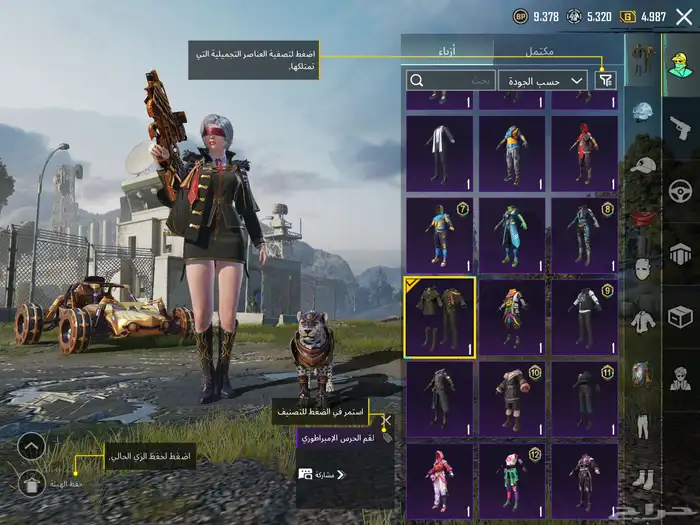Open the outfit filter funnel button
700x525 pixels.
606,80
